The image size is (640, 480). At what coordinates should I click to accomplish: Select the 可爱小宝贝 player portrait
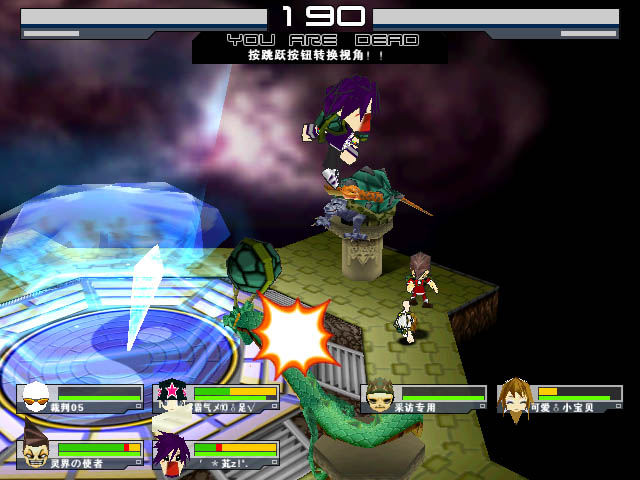point(515,398)
